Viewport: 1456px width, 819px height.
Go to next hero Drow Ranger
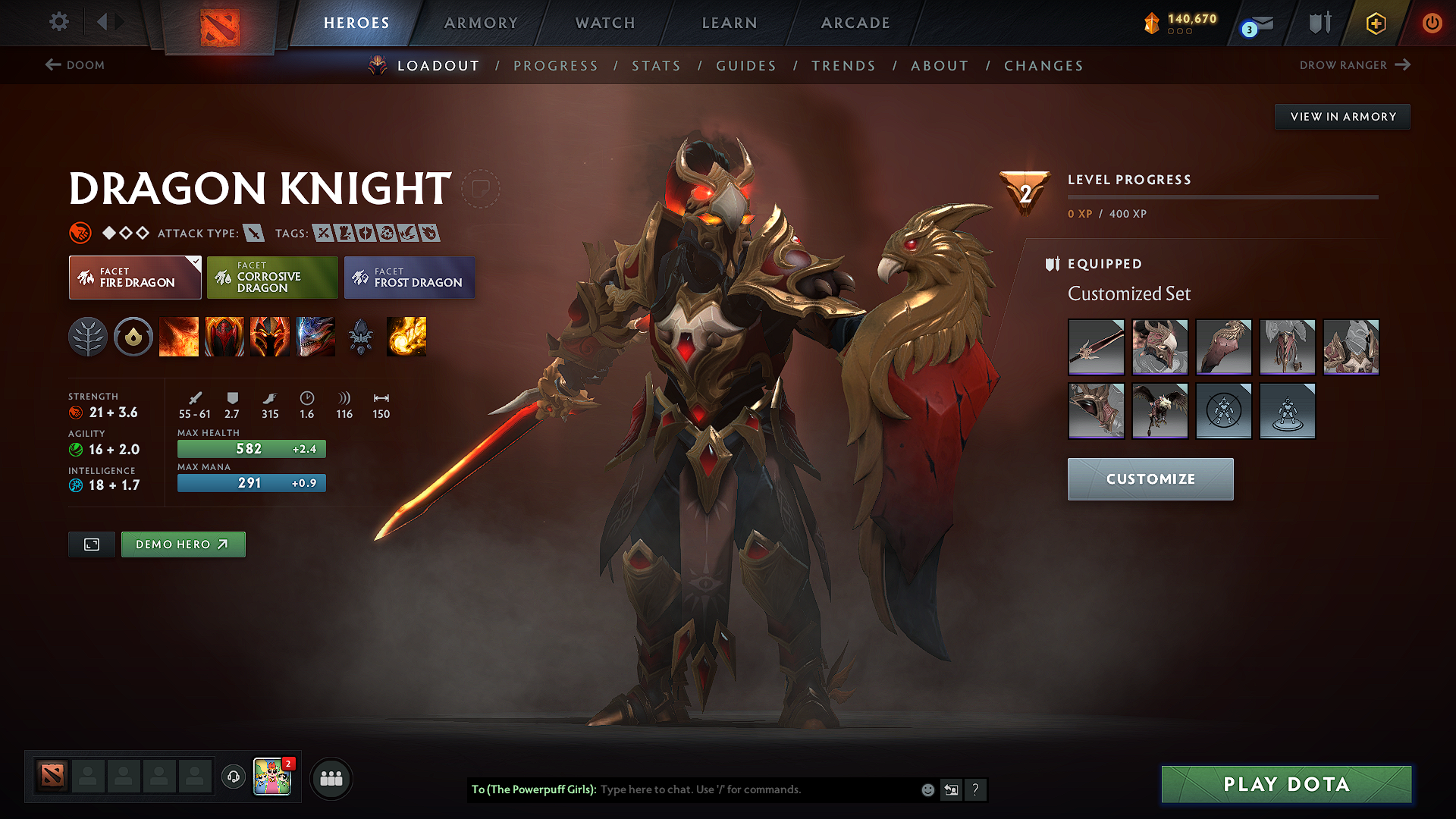tap(1354, 65)
